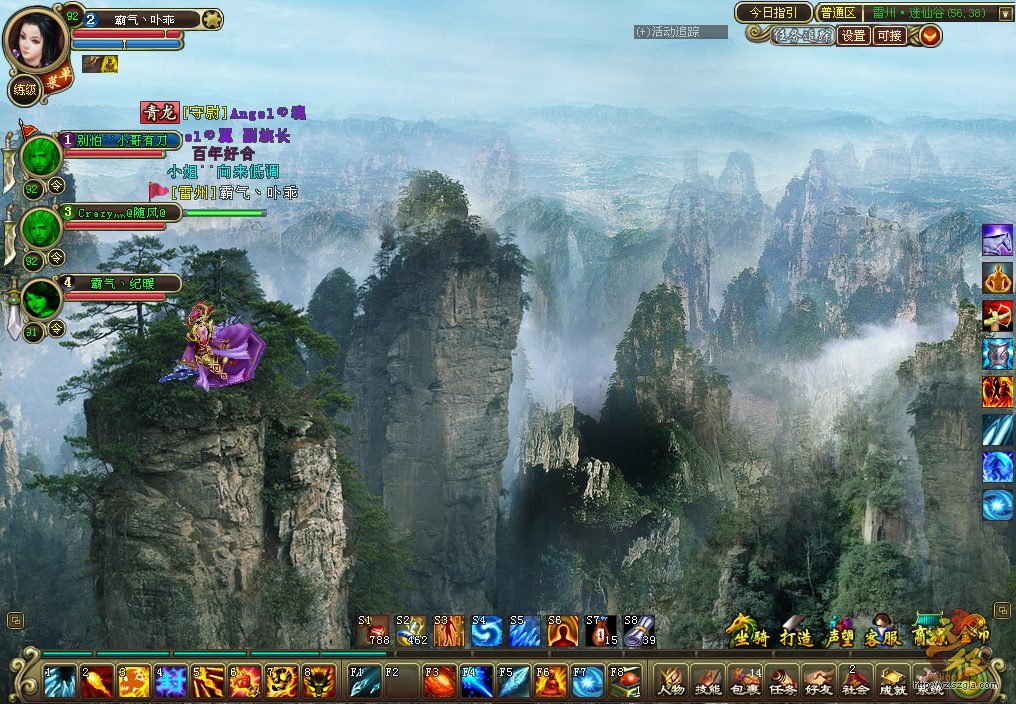Expand the 活动追踪 activity tracker
The width and height of the screenshot is (1016, 704).
tap(681, 32)
